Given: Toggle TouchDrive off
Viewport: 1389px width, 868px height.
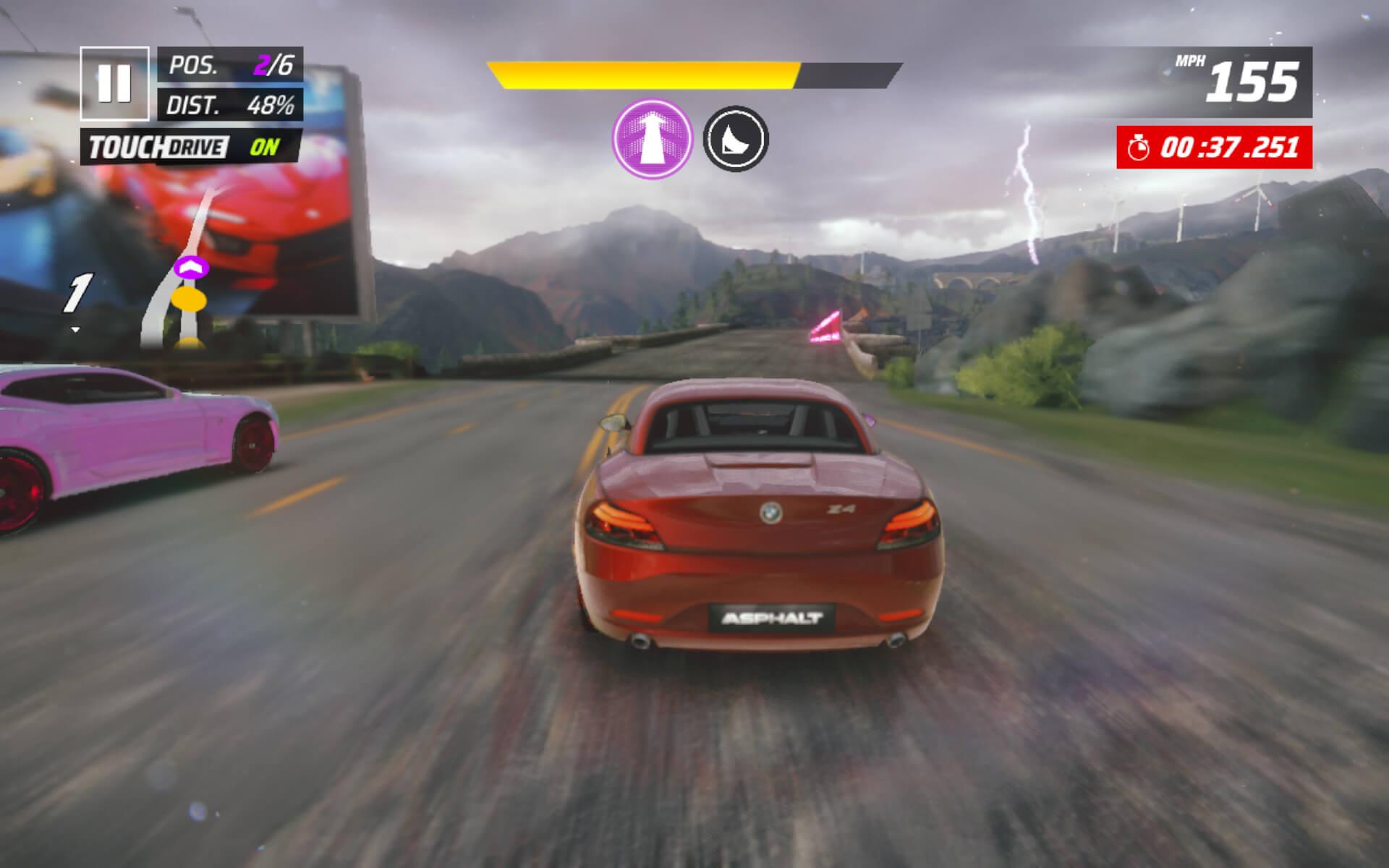Looking at the screenshot, I should coord(192,147).
